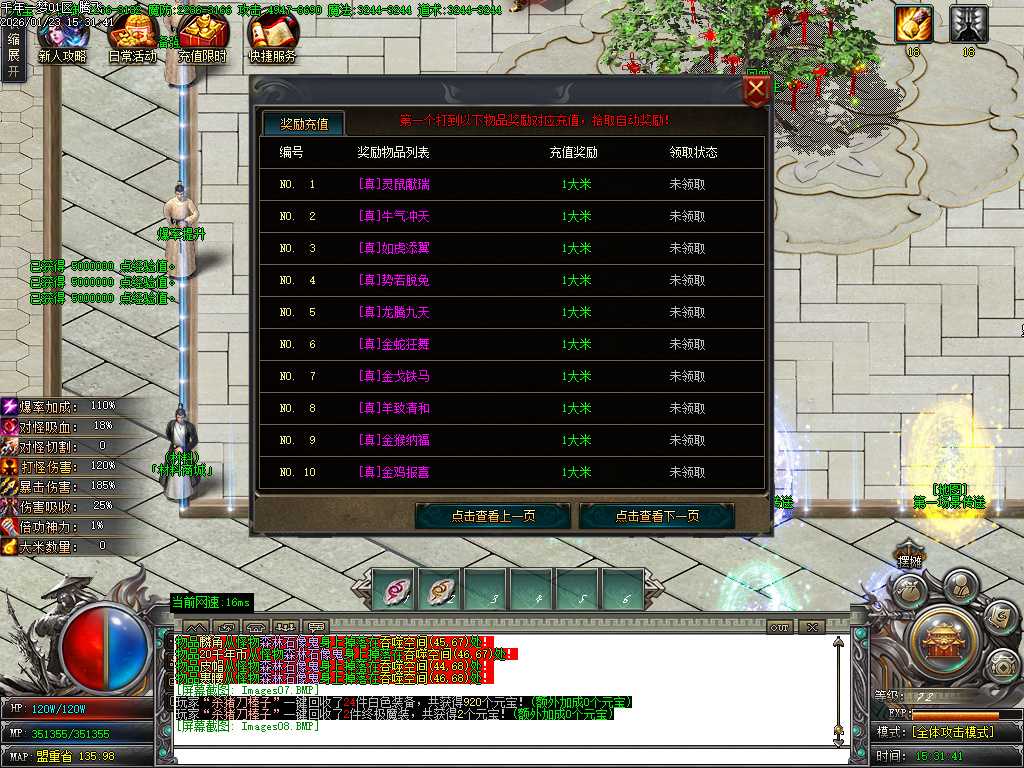Screen dimensions: 1024x768
Task: Toggle the 缩展开 collapse button
Action: tap(13, 56)
